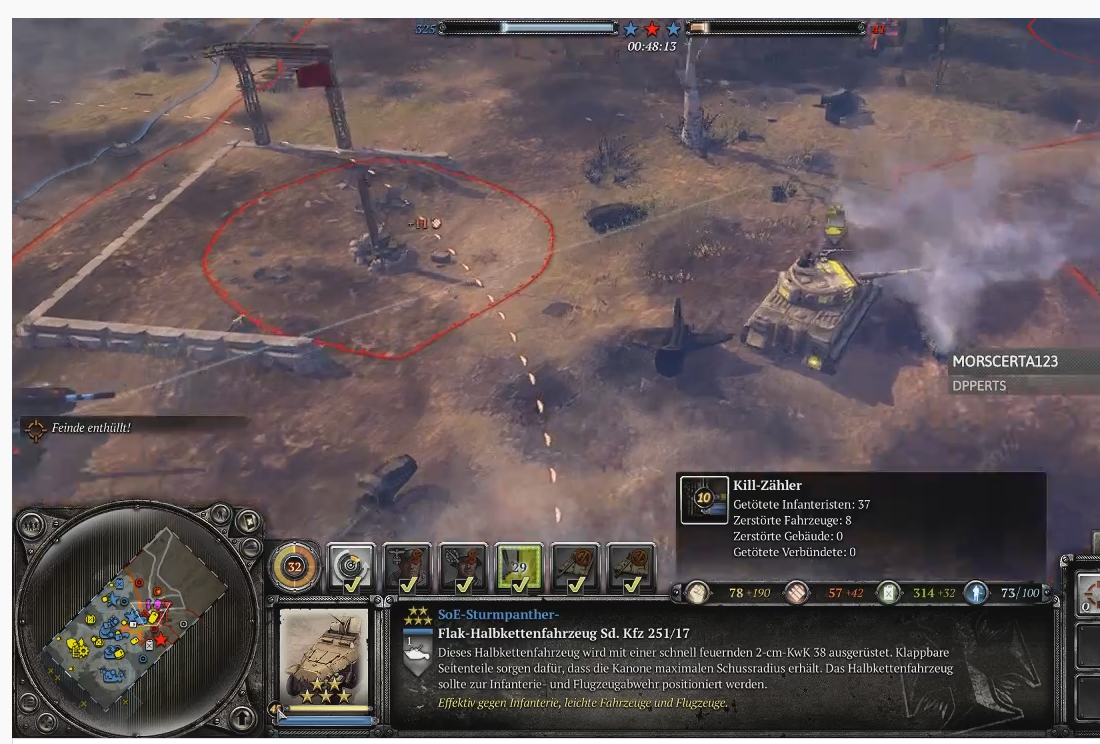Click the blue population soldier icon
This screenshot has width=1100, height=744.
pos(976,593)
